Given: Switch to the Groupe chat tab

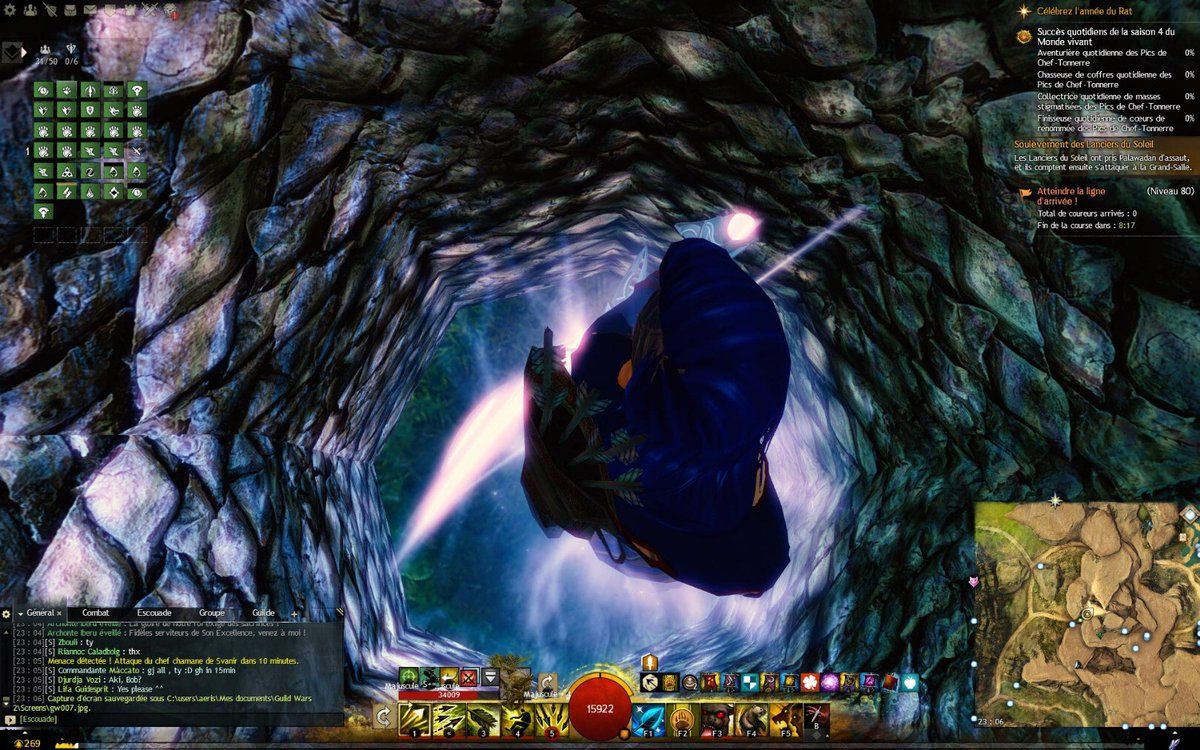Looking at the screenshot, I should click(211, 612).
